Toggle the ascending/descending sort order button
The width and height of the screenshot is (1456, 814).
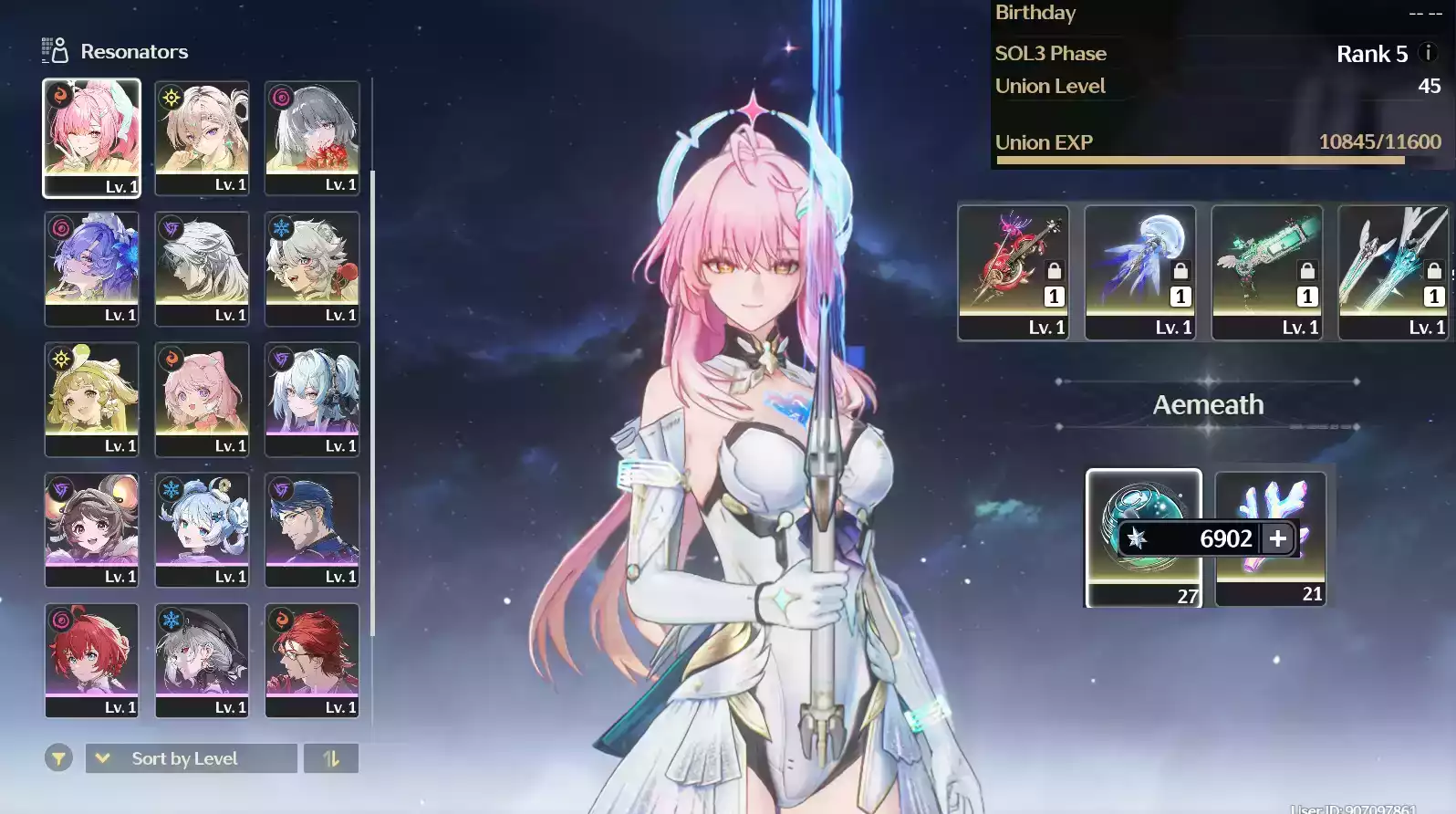[x=331, y=758]
